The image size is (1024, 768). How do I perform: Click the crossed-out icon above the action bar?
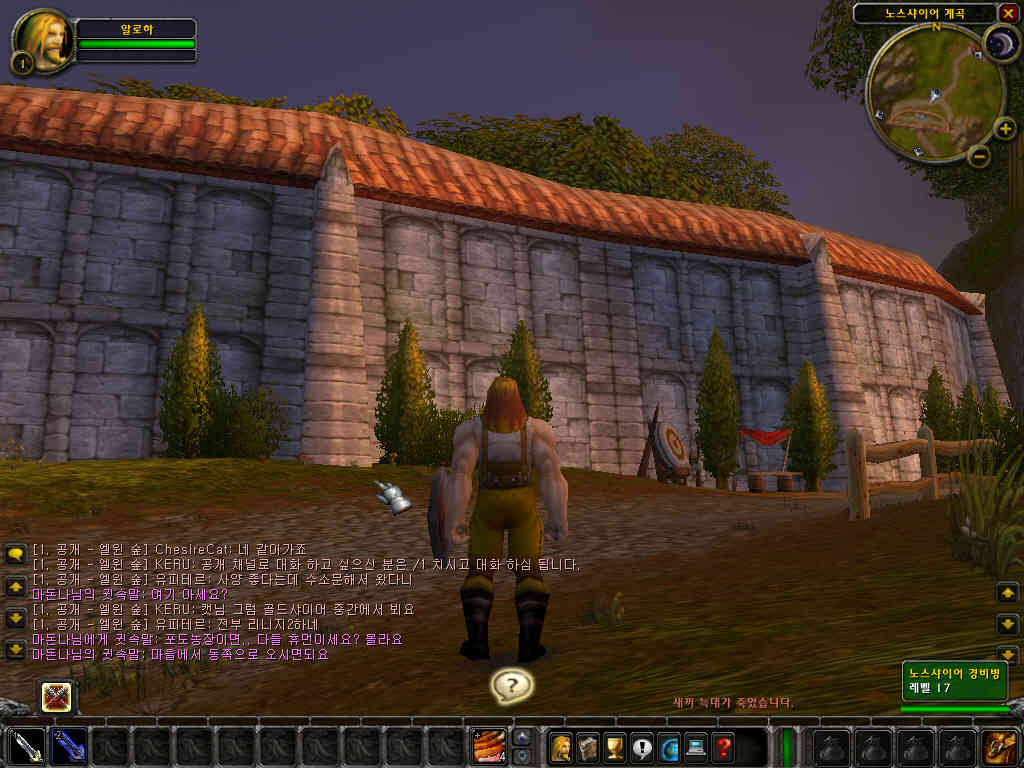coord(57,696)
